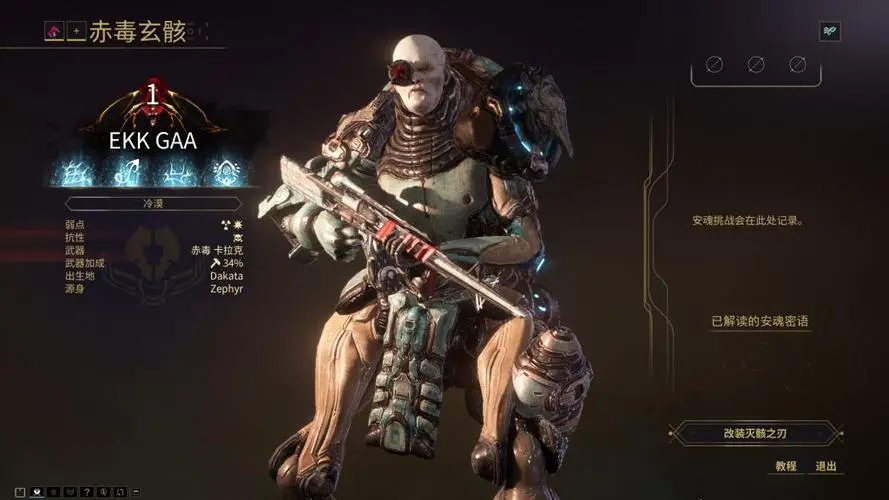
Task: Open the question mark help icon
Action: tap(87, 491)
